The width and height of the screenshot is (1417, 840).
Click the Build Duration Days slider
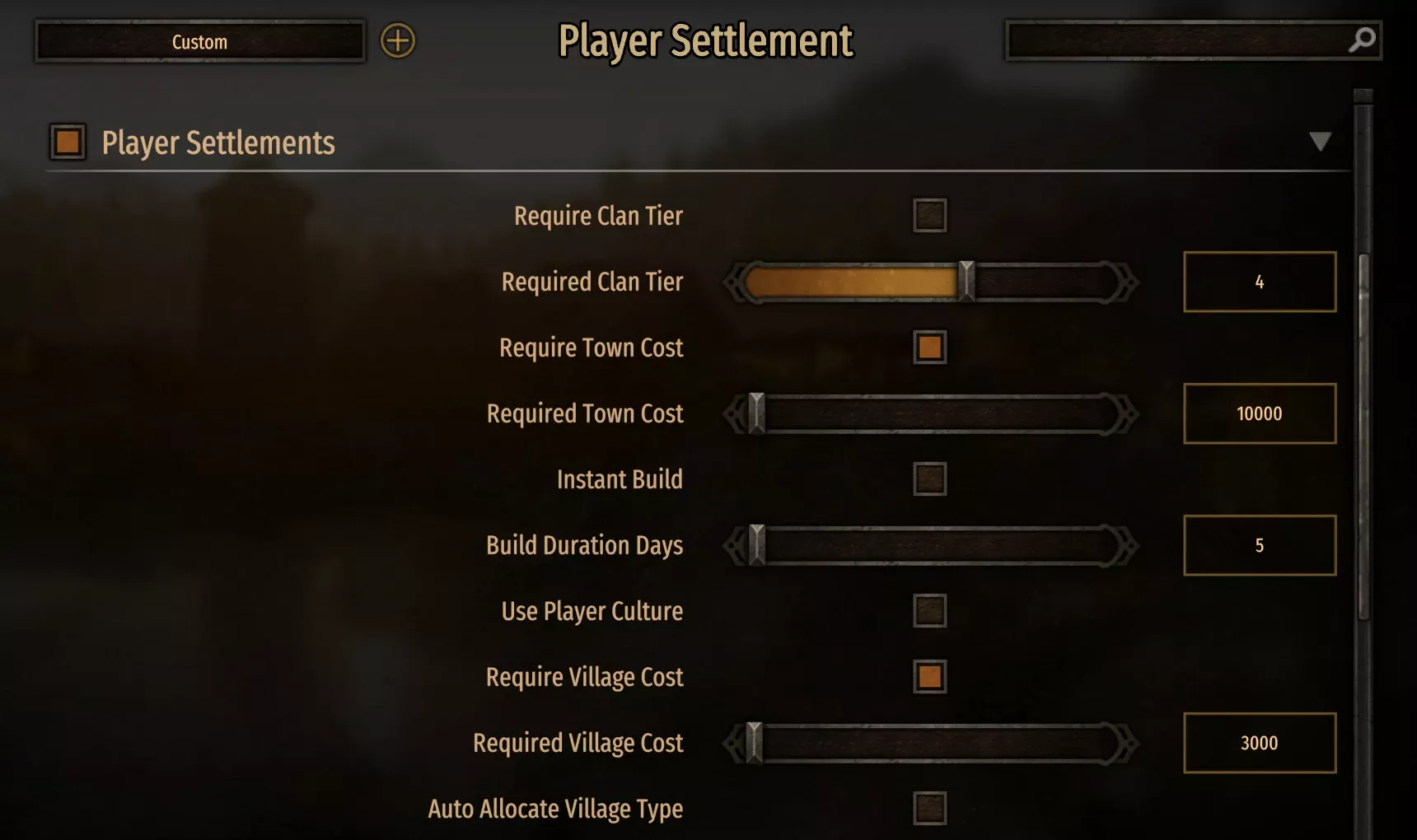click(x=931, y=545)
